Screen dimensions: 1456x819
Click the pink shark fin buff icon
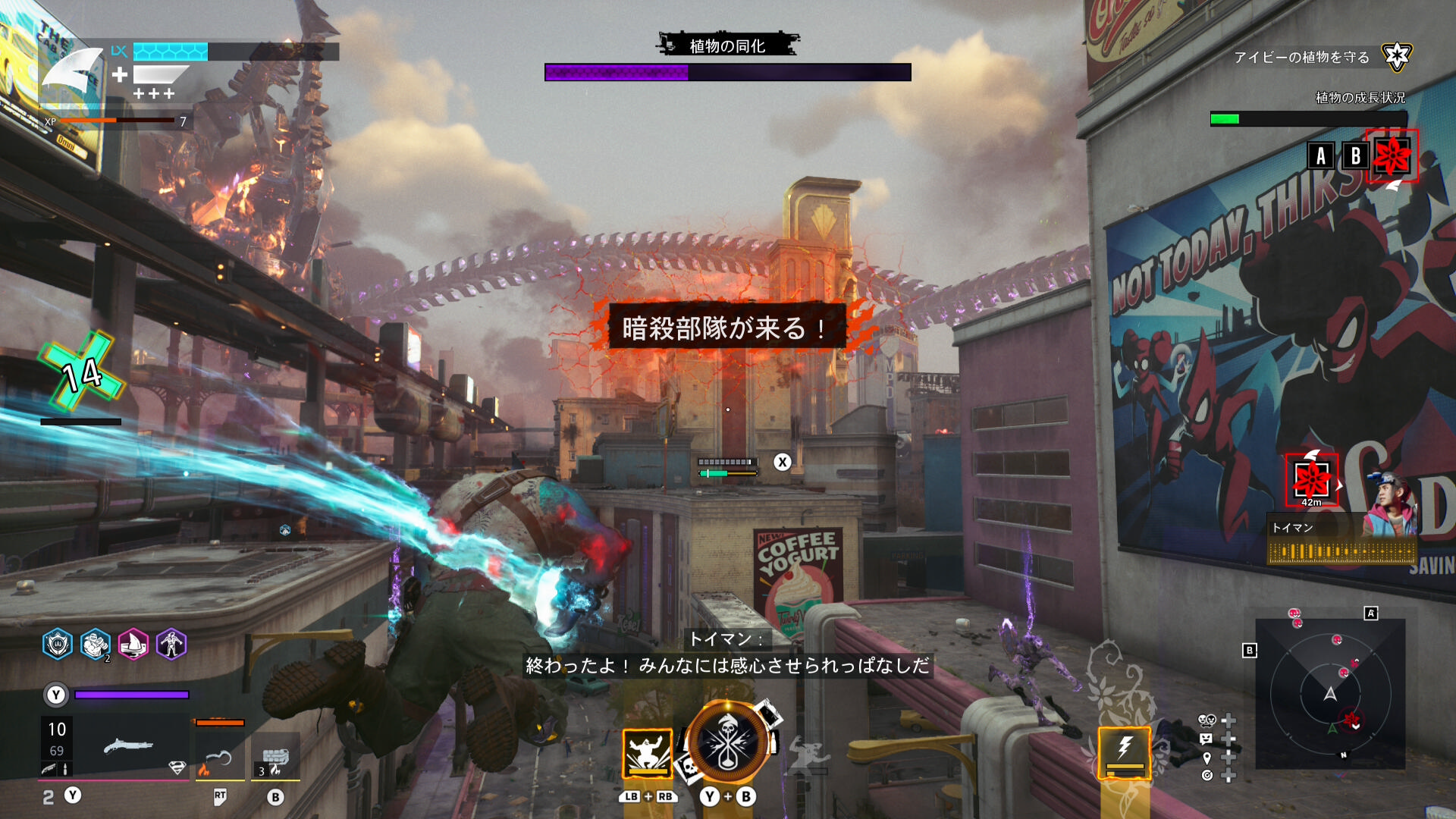[133, 645]
